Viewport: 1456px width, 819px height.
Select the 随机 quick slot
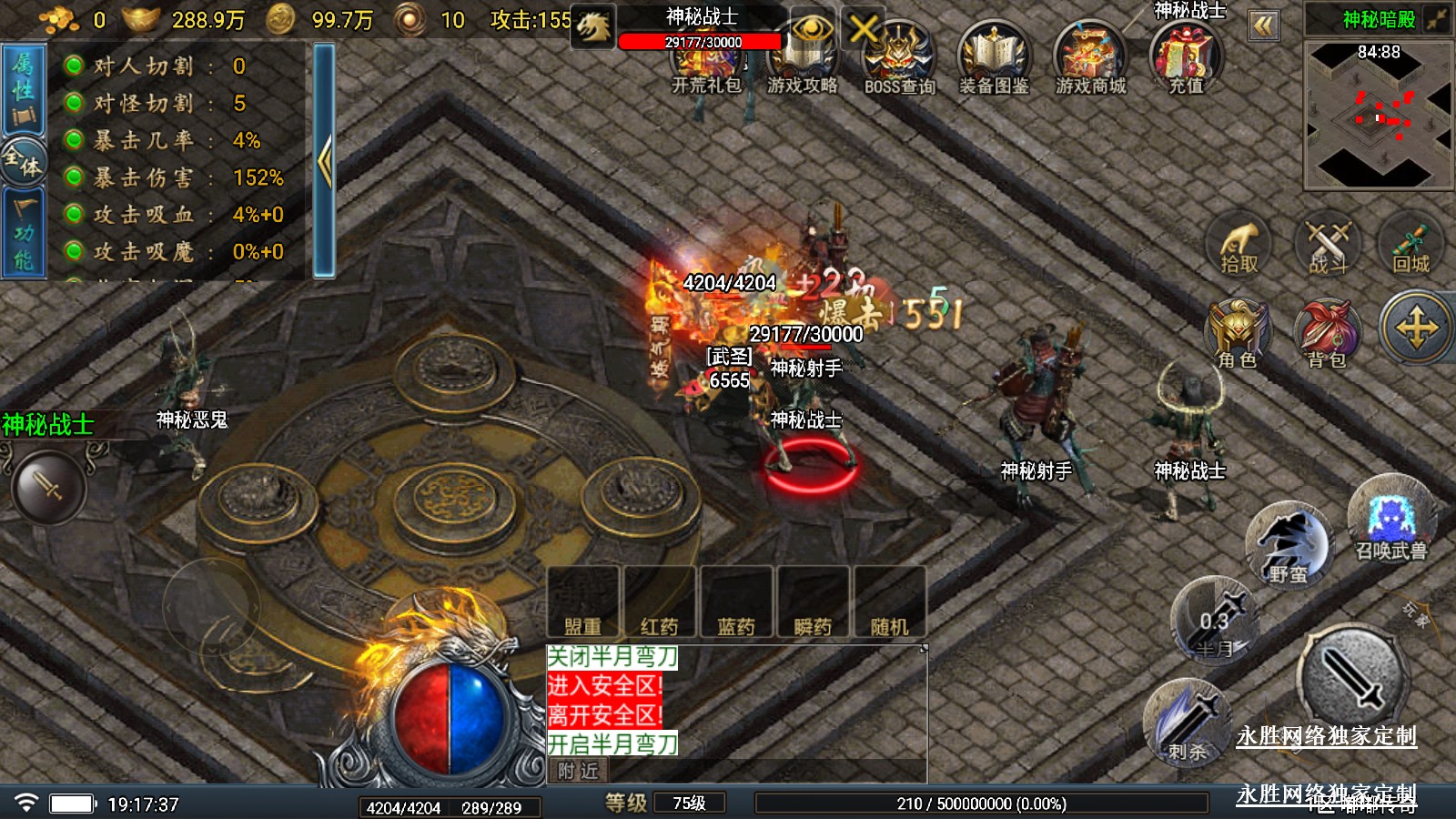coord(889,602)
